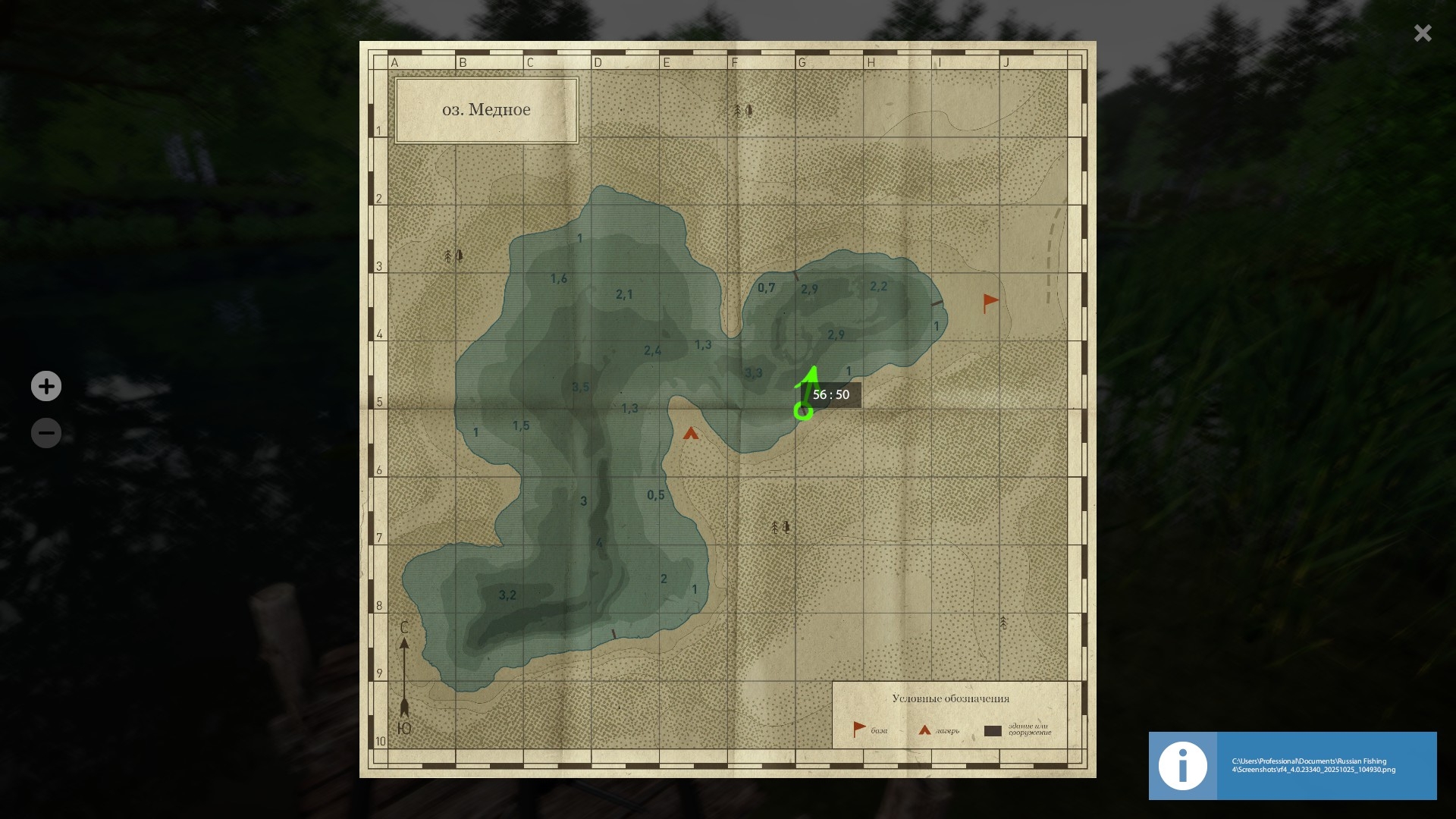The width and height of the screenshot is (1456, 819).
Task: Select the red camp triangle marker
Action: click(x=690, y=434)
